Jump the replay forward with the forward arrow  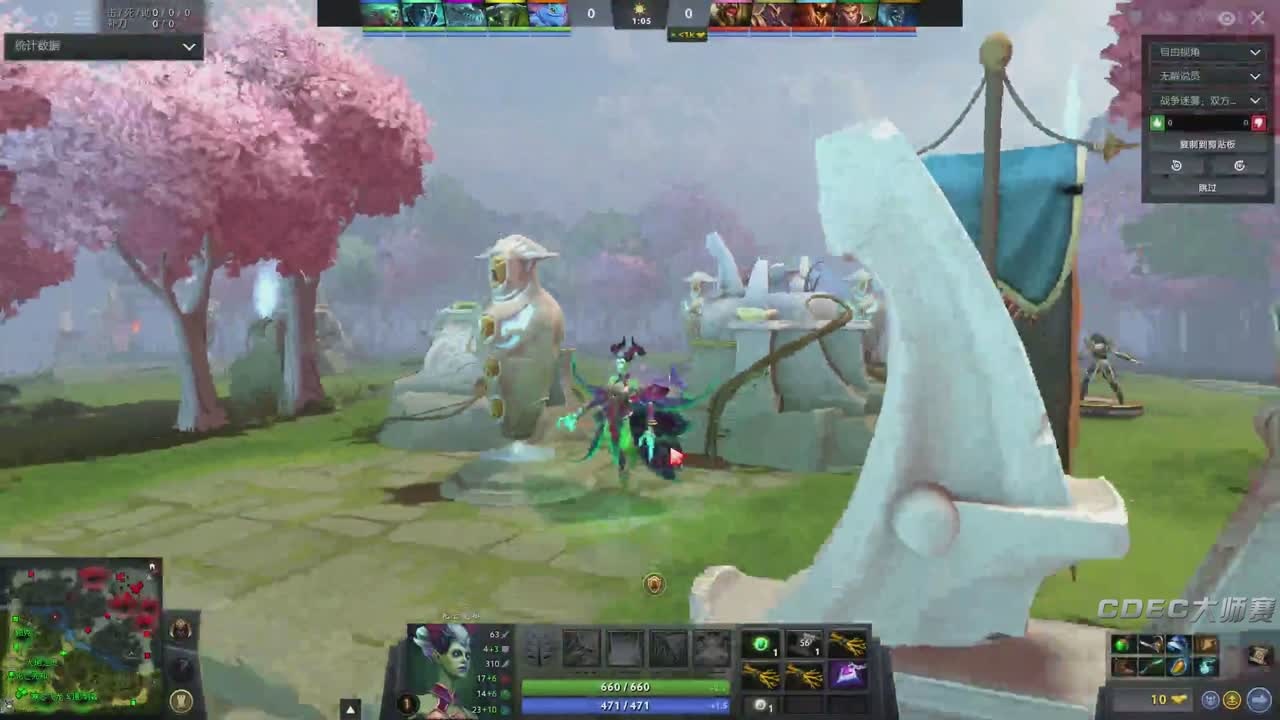1239,166
